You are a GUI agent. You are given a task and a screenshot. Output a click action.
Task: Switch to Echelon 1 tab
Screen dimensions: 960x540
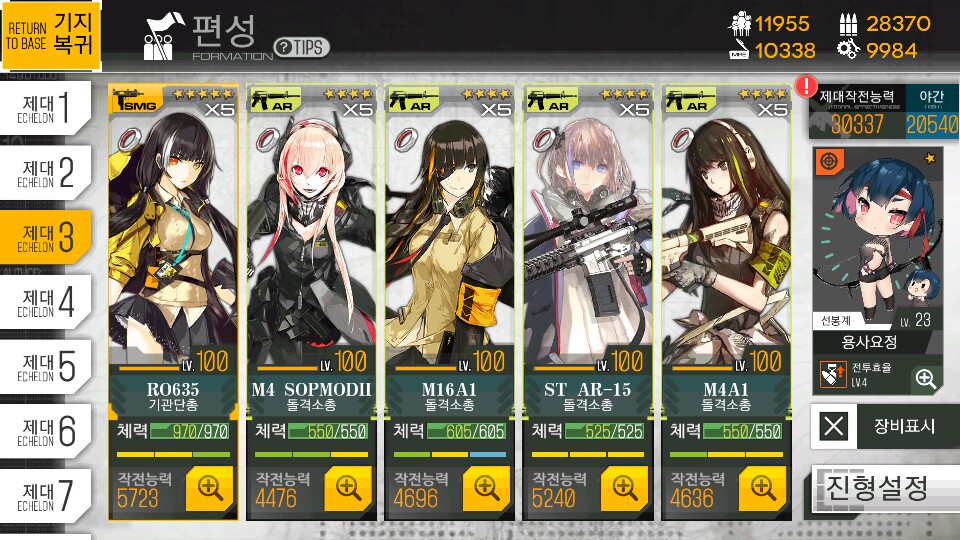(x=47, y=107)
